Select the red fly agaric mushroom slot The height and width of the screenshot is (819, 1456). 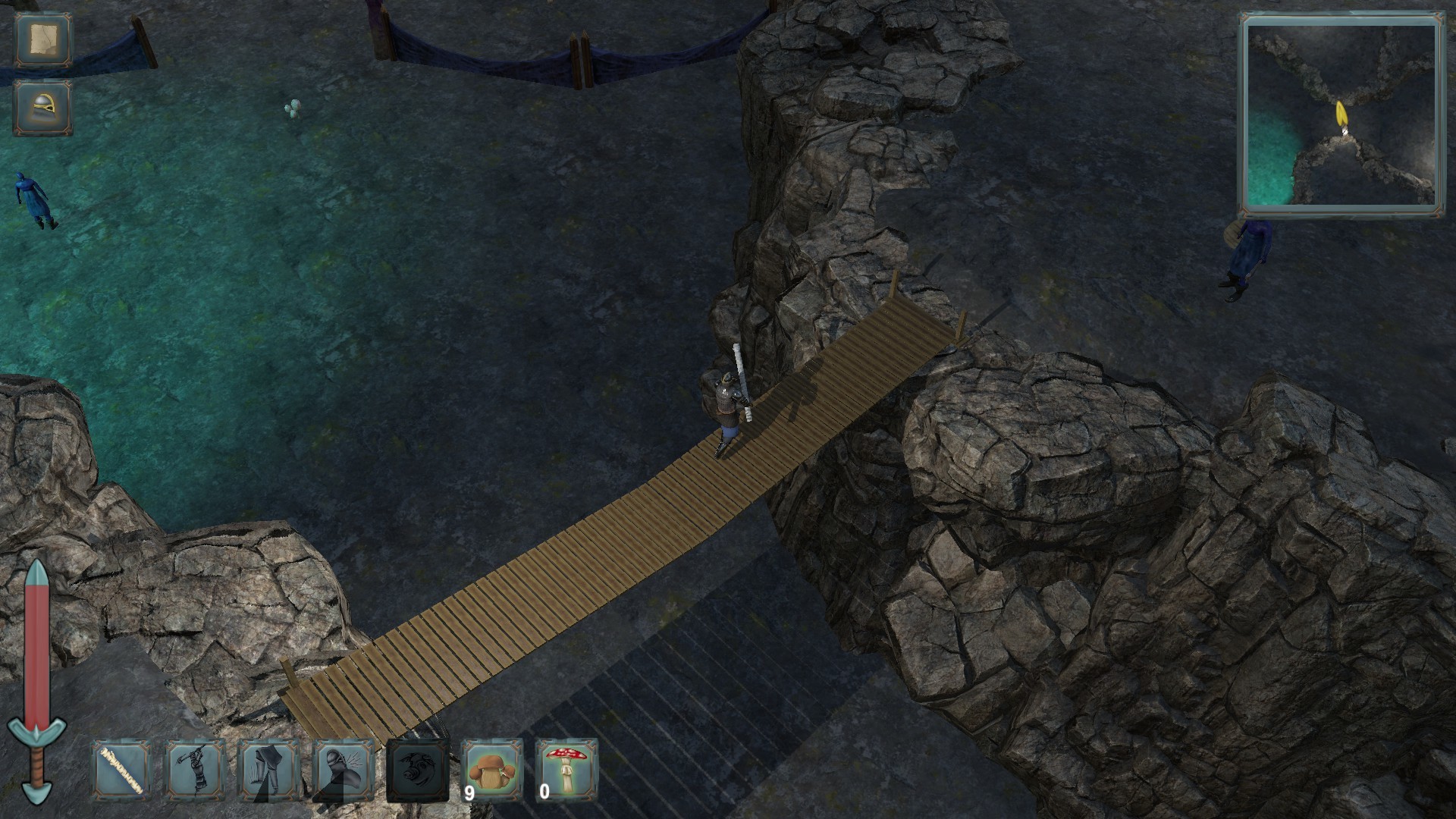point(566,771)
